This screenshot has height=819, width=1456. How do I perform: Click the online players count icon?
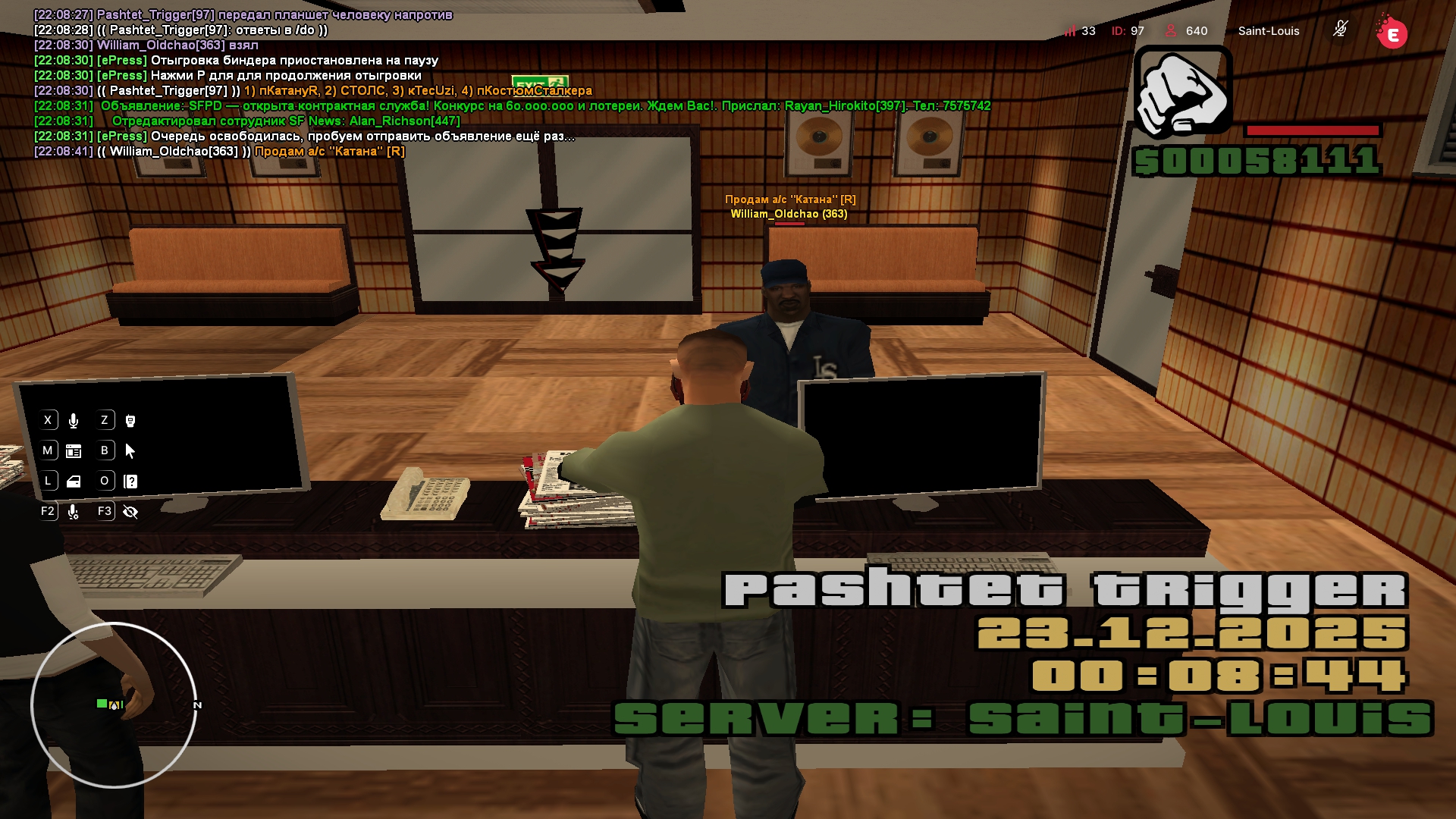coord(1171,31)
